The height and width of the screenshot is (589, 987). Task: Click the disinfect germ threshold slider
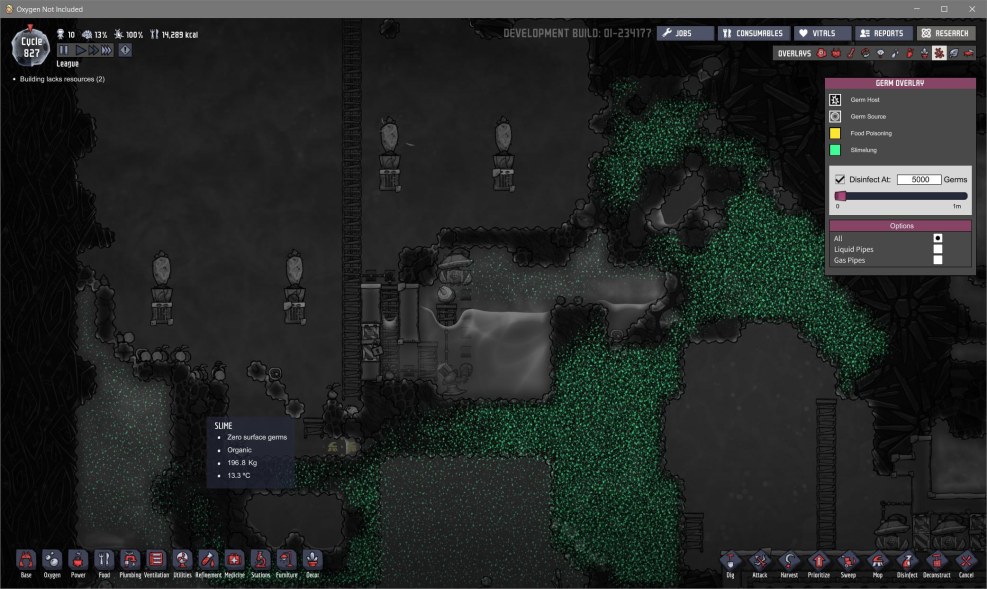click(x=902, y=196)
